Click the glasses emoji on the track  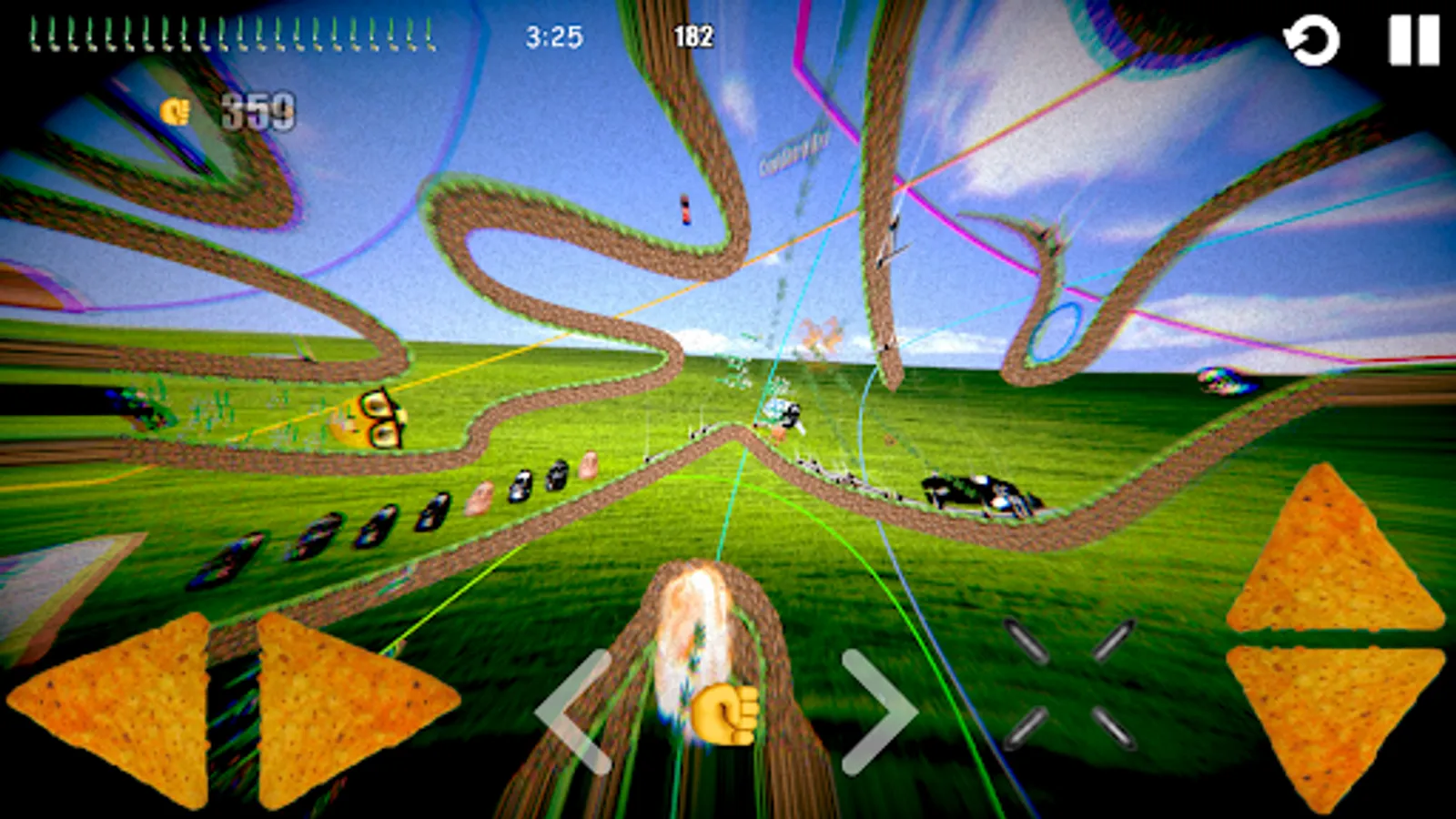pyautogui.click(x=373, y=419)
